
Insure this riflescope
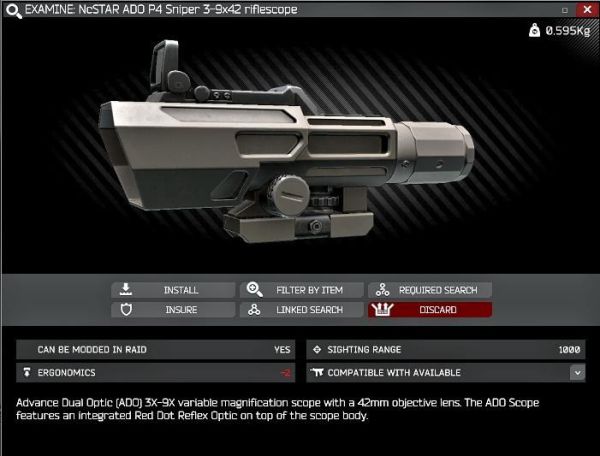click(x=173, y=310)
